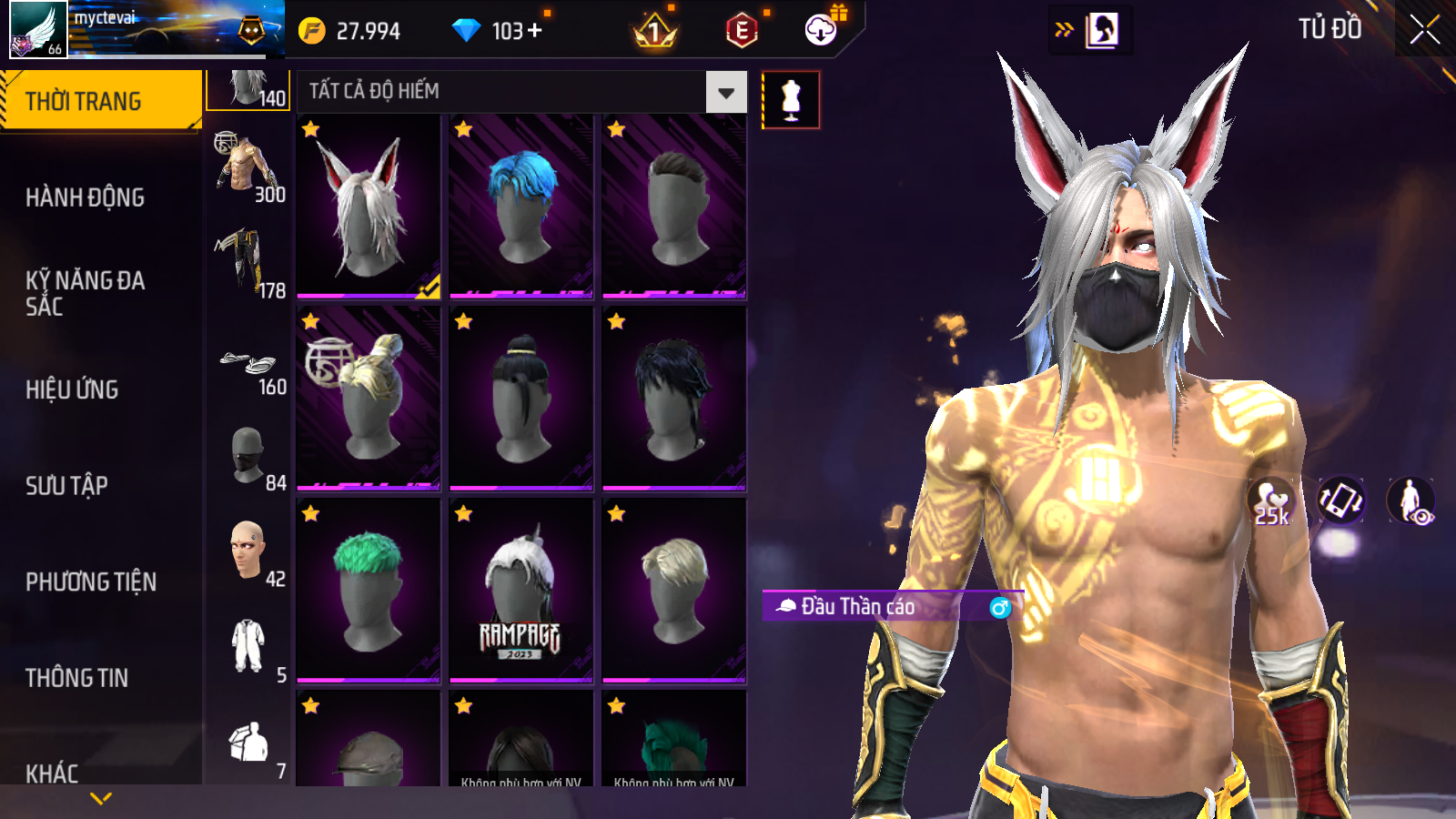Choose the green spiky hair item
This screenshot has width=1456, height=819.
click(x=369, y=591)
